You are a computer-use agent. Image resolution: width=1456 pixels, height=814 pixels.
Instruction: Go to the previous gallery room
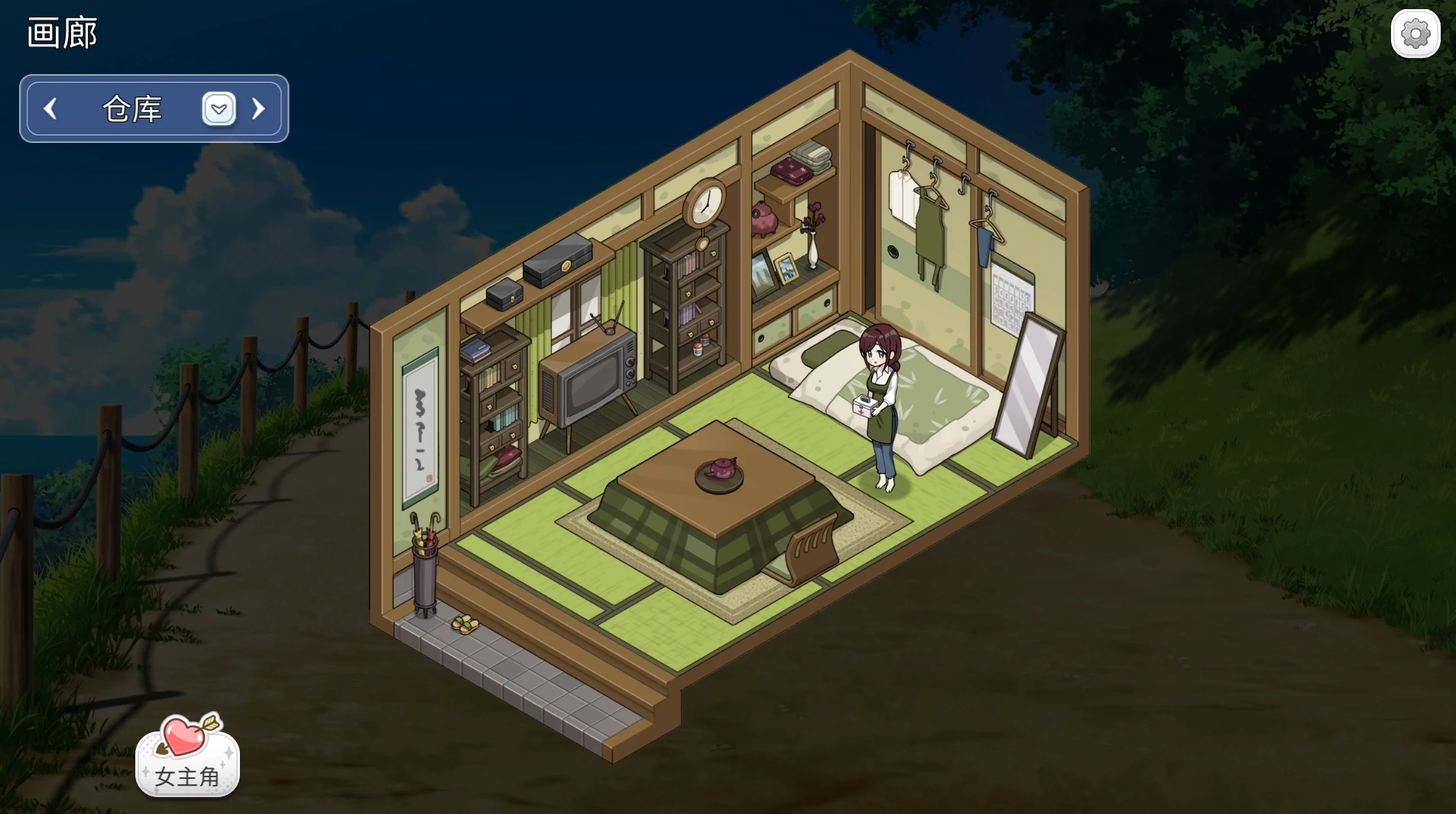coord(50,109)
